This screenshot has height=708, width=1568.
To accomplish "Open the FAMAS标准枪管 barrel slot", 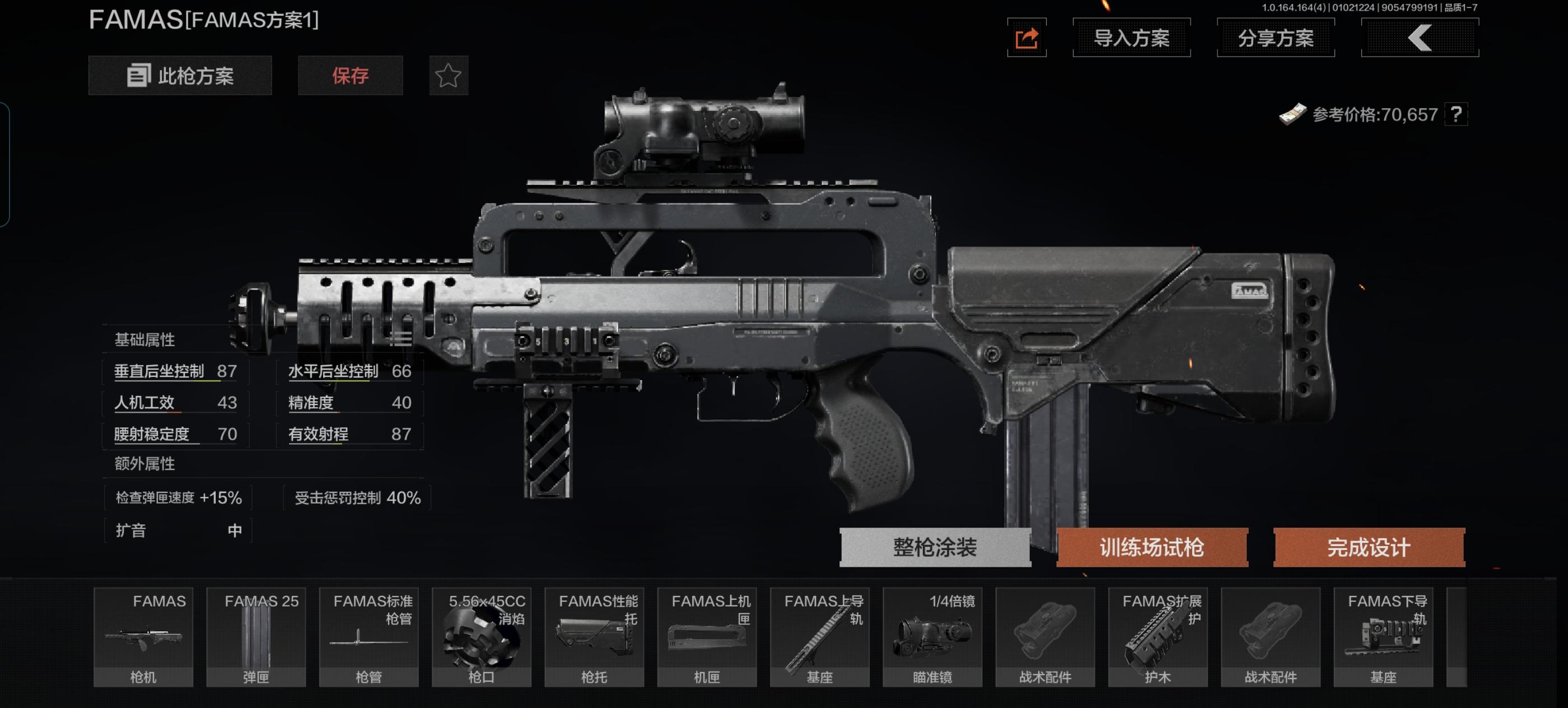I will point(369,637).
